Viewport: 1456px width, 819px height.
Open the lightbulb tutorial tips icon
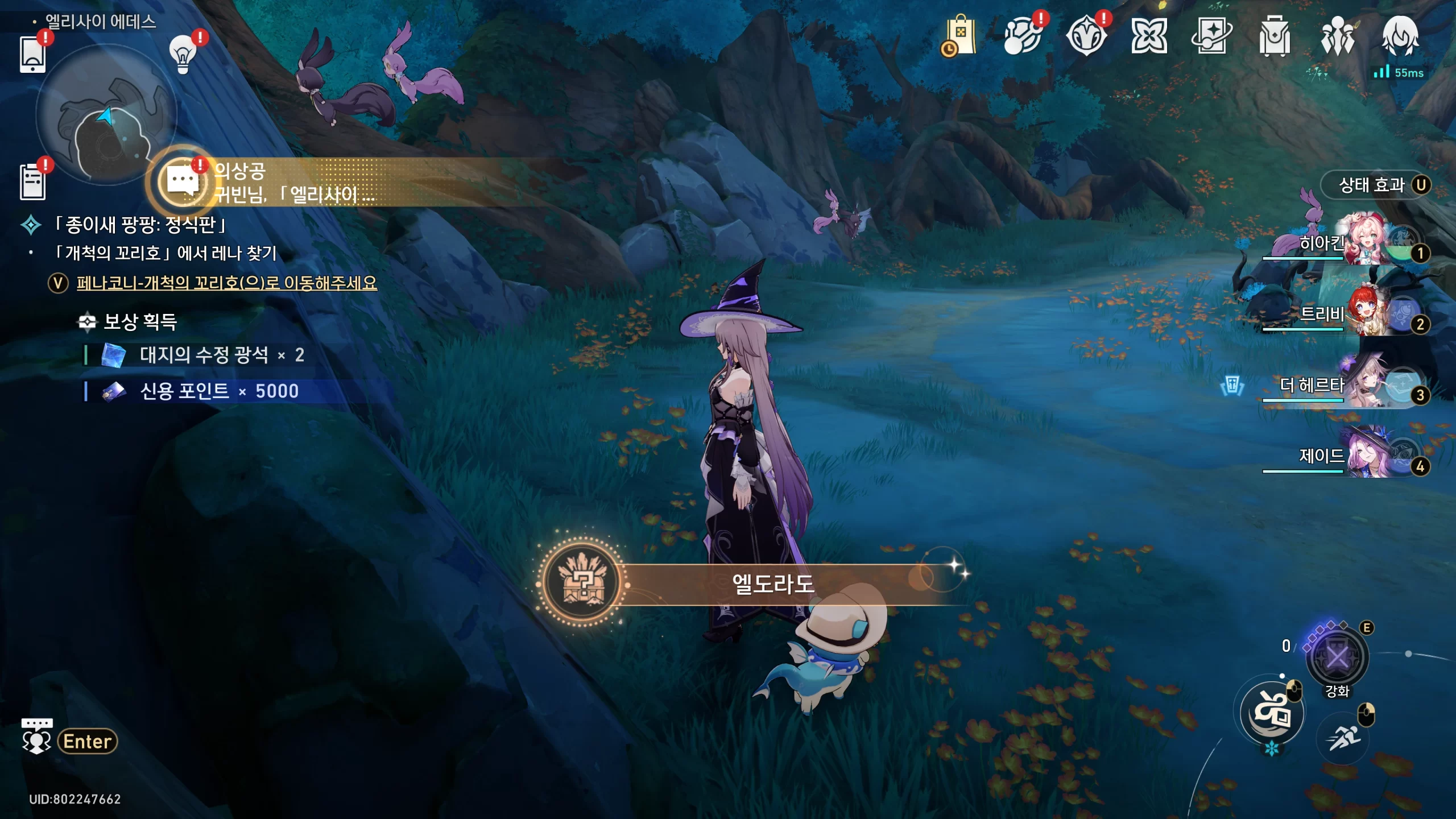tap(183, 55)
